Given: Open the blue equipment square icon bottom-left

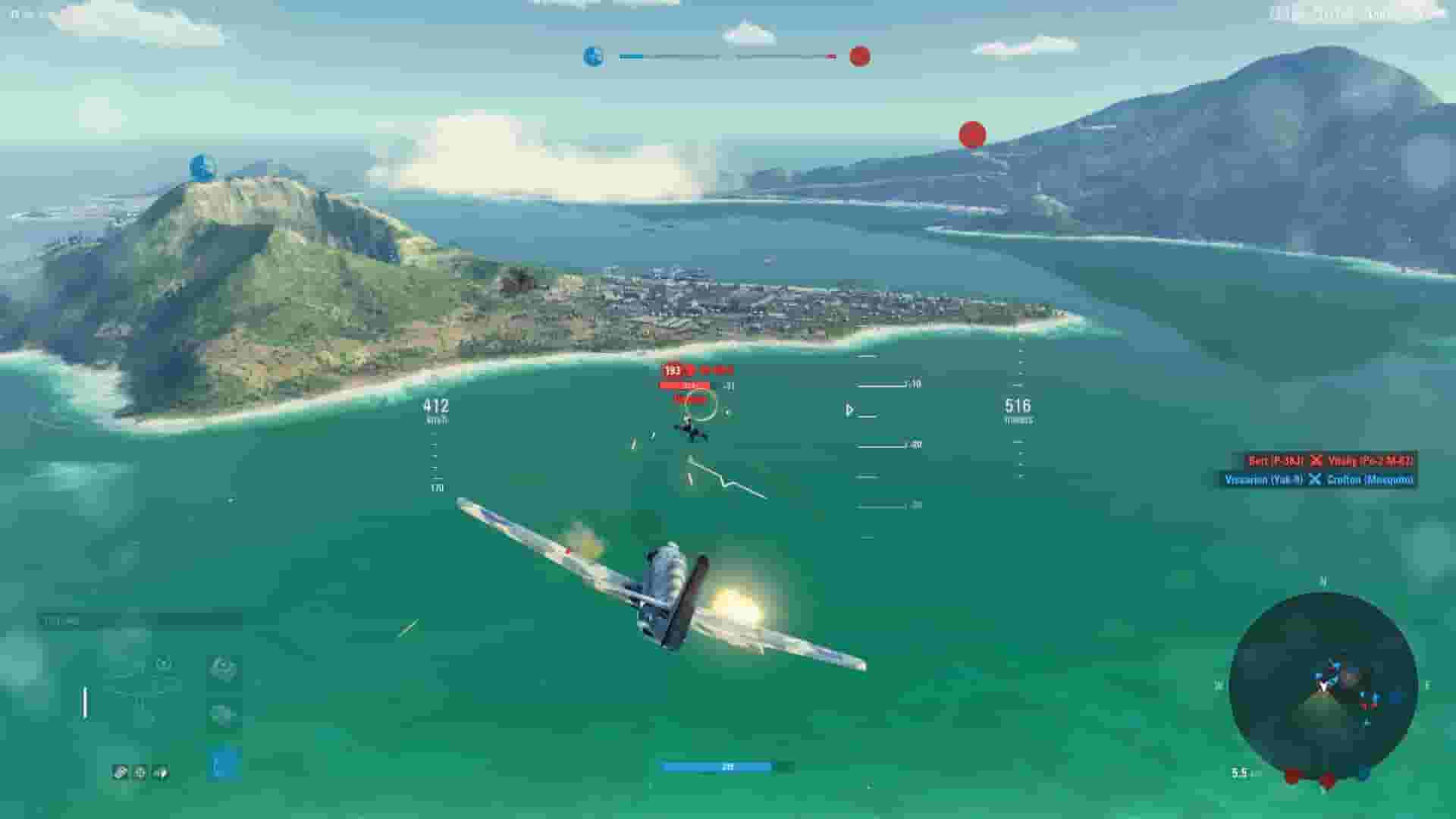Looking at the screenshot, I should click(x=223, y=763).
